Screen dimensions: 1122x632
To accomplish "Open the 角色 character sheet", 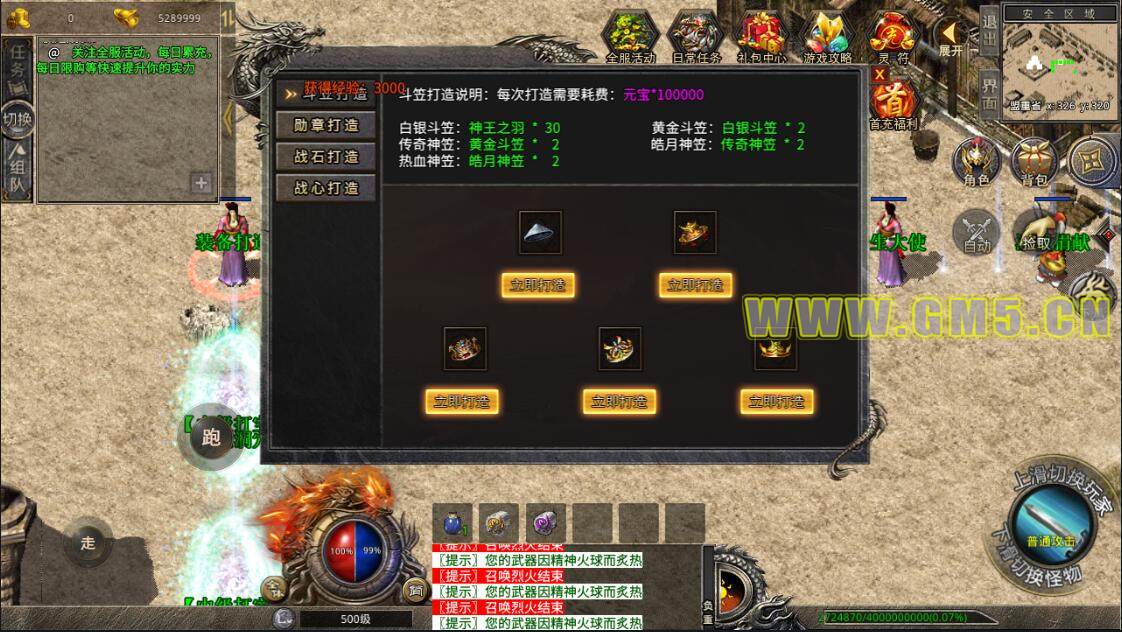I will coord(976,162).
